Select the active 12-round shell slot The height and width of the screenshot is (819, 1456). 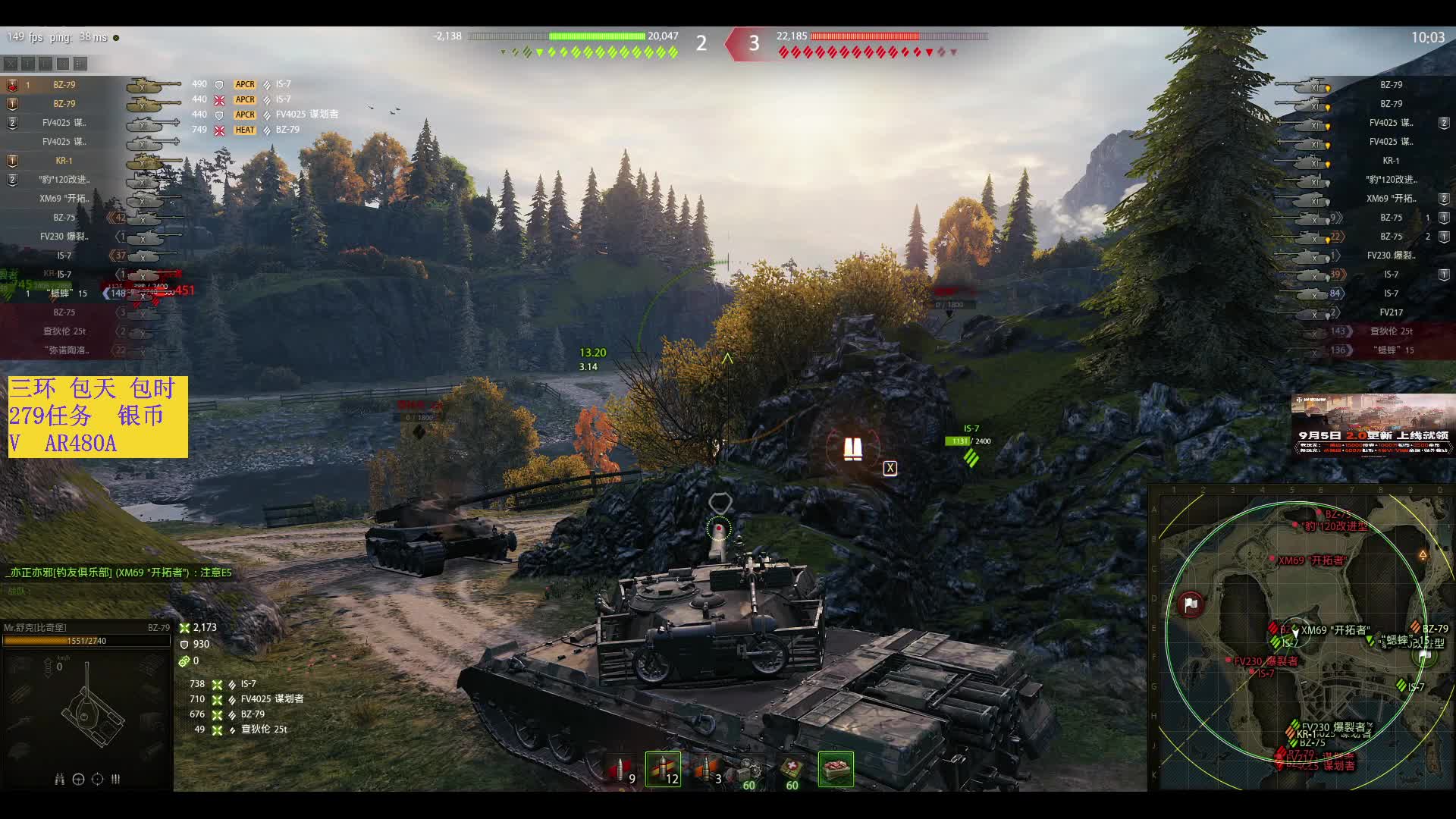[663, 770]
